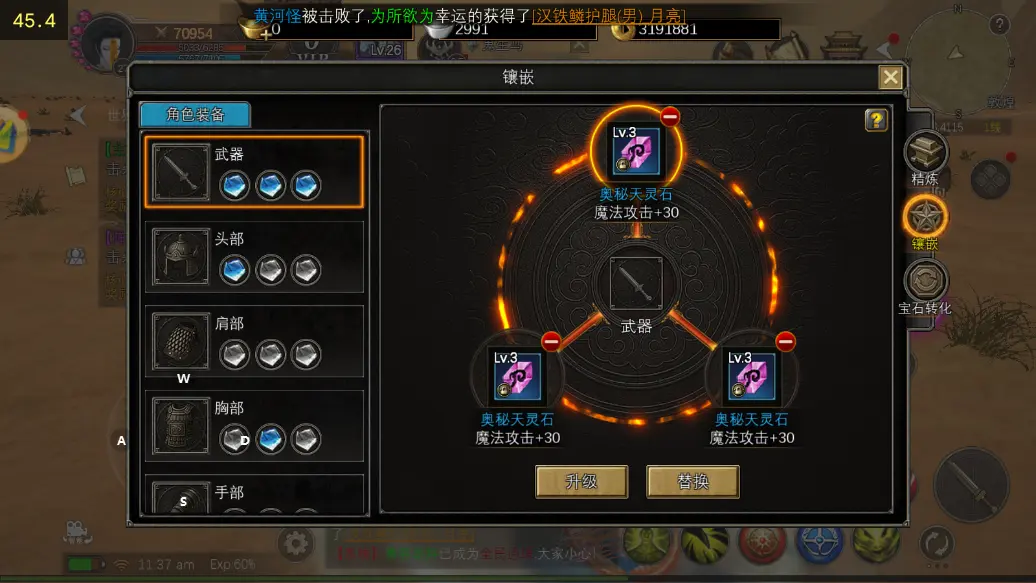This screenshot has height=583, width=1036.
Task: Click the 替换 replace button
Action: tap(692, 481)
